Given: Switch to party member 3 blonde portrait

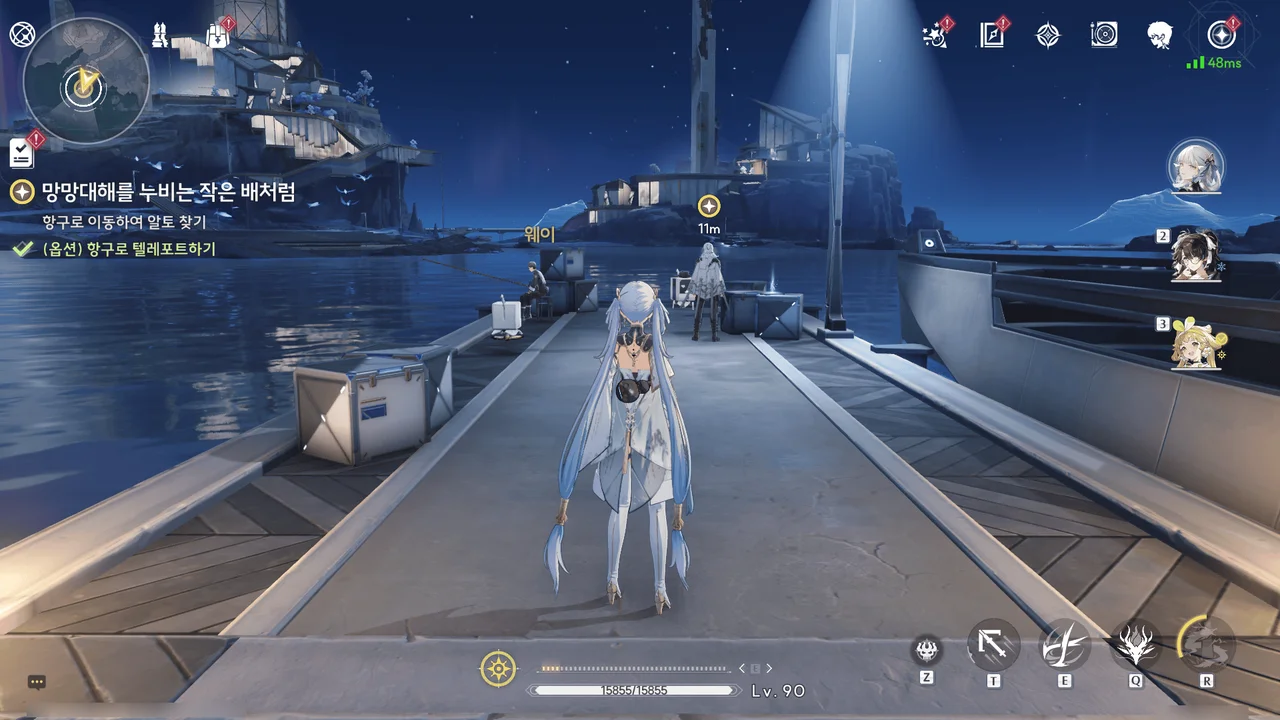Looking at the screenshot, I should tap(1196, 343).
